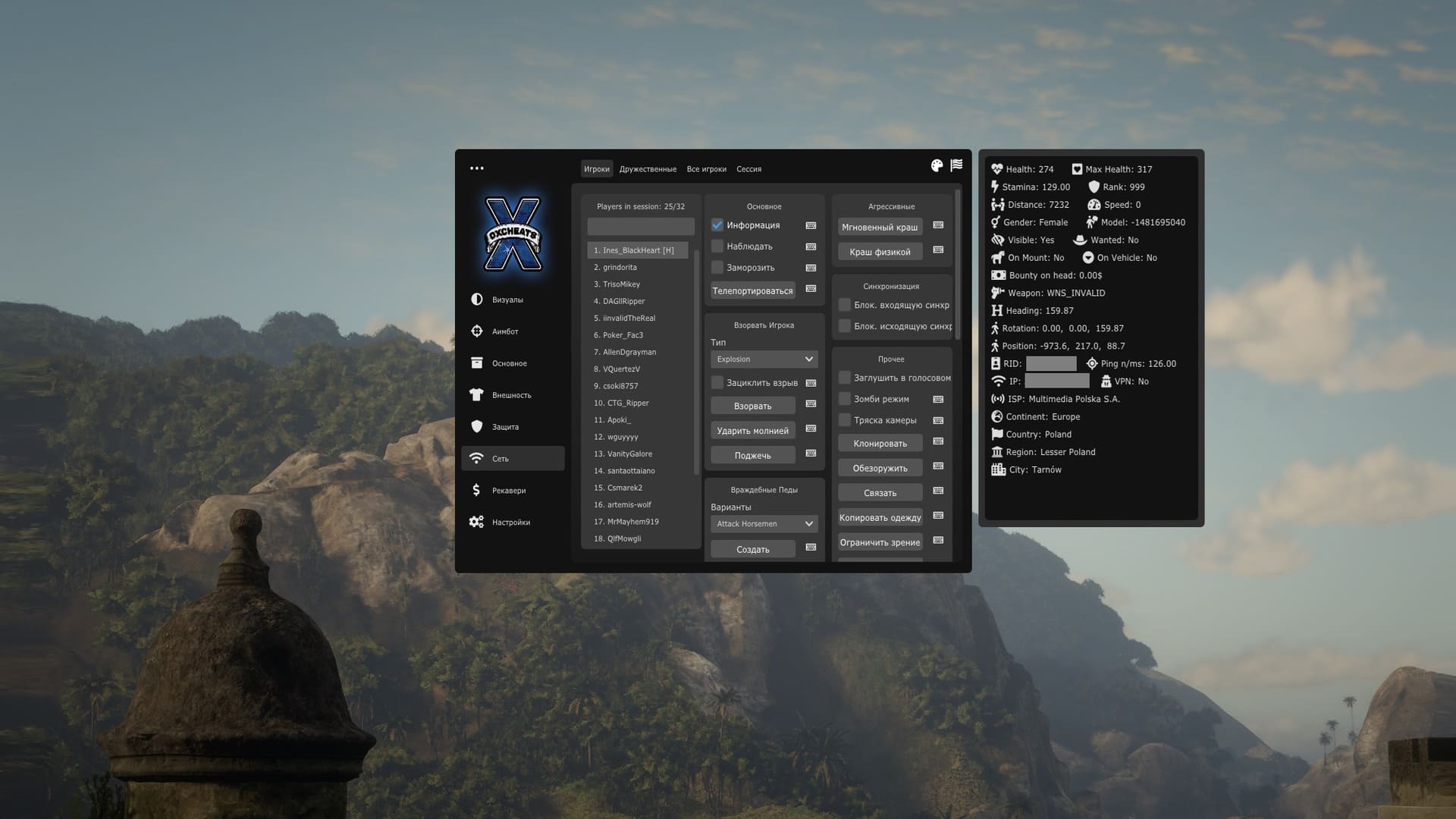Open Рекавери via the dollar sign icon
The width and height of the screenshot is (1456, 819).
[477, 490]
